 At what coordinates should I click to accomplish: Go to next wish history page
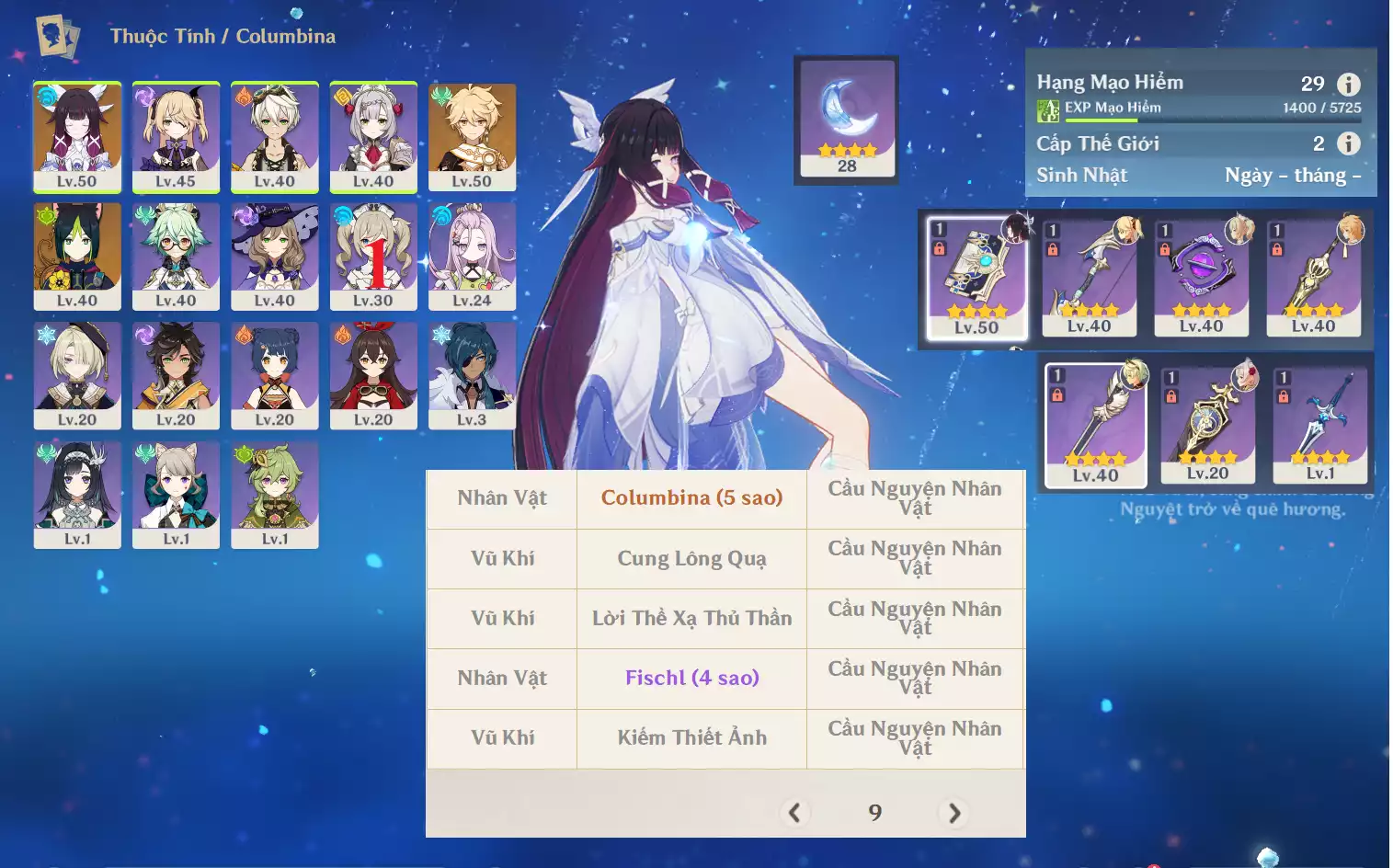954,813
